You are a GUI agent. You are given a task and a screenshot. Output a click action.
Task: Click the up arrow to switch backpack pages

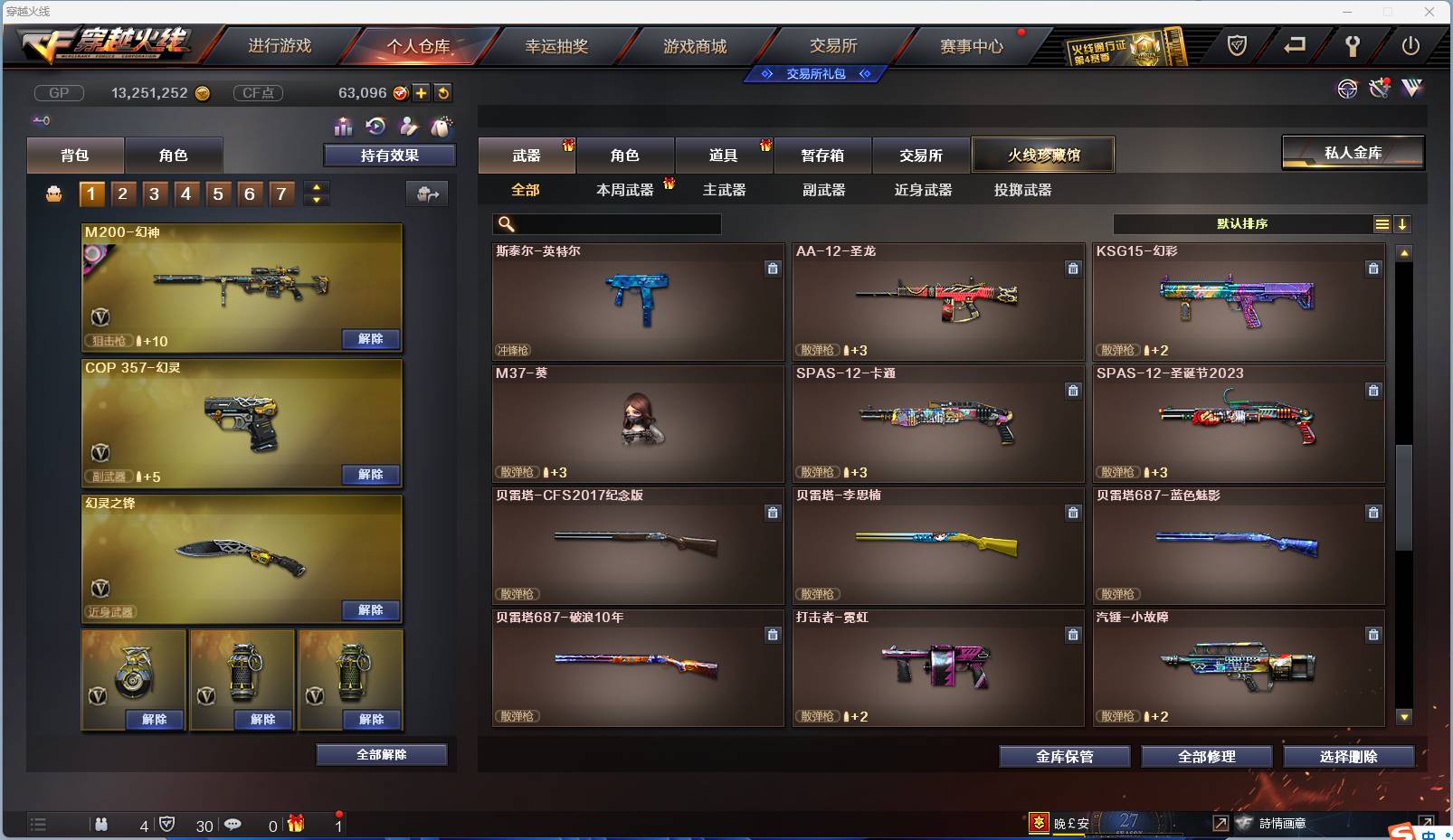(x=316, y=186)
